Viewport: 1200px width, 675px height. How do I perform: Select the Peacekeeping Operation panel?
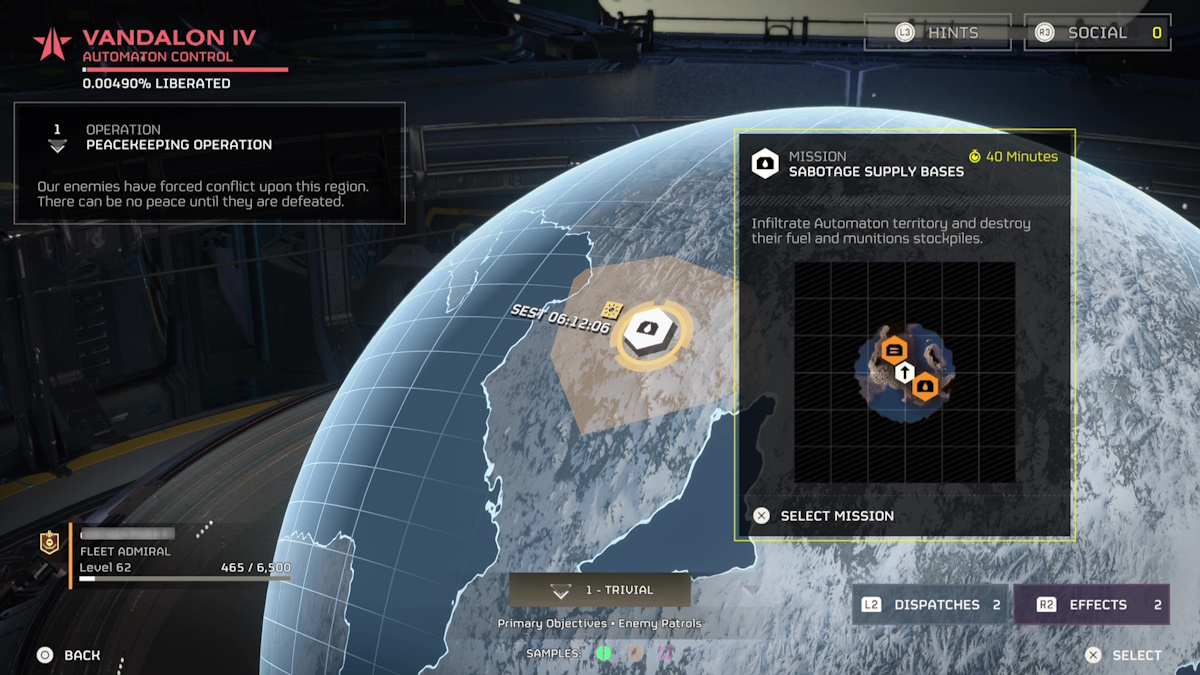(x=209, y=163)
